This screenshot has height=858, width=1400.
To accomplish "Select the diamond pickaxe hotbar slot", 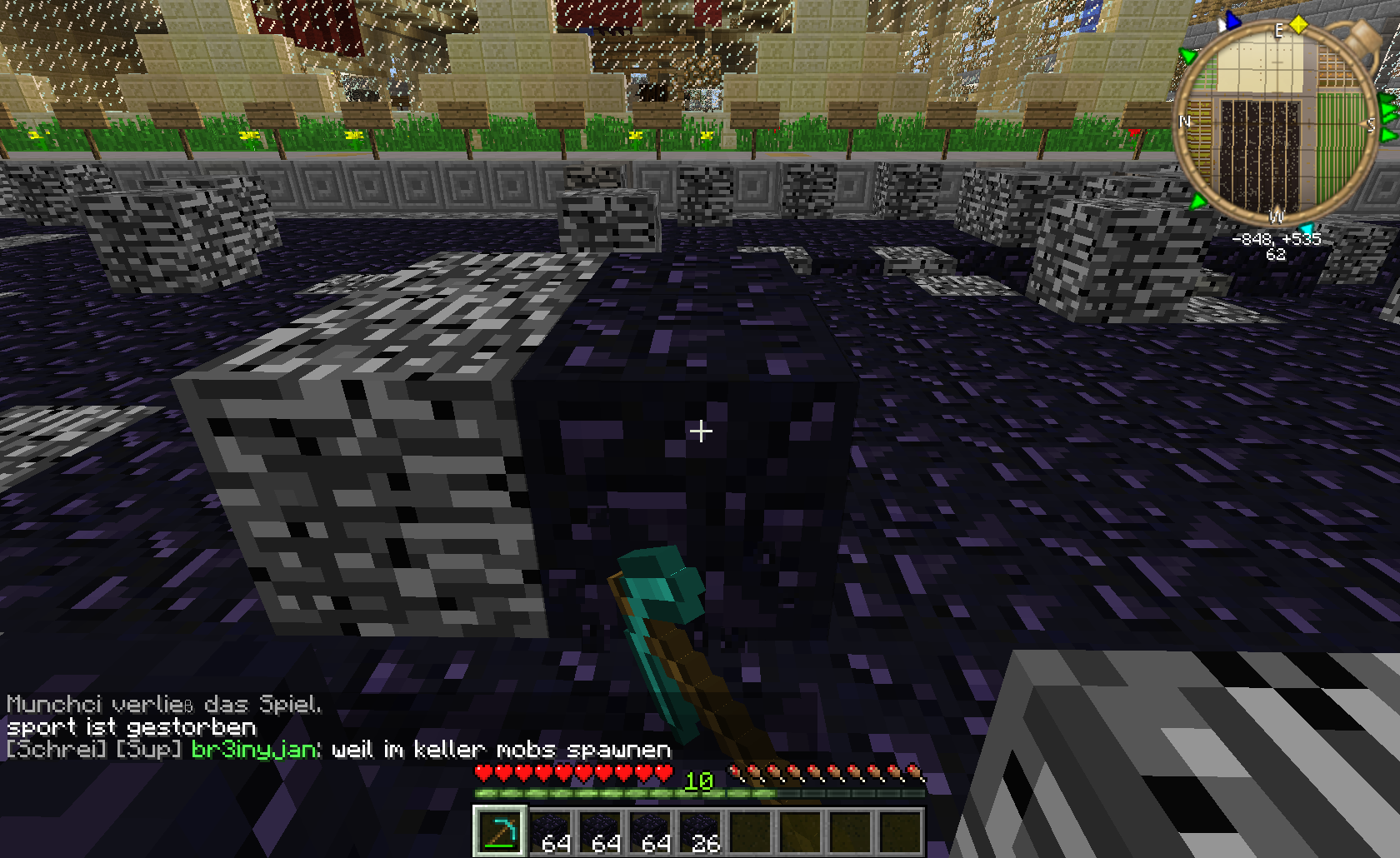I will click(500, 831).
